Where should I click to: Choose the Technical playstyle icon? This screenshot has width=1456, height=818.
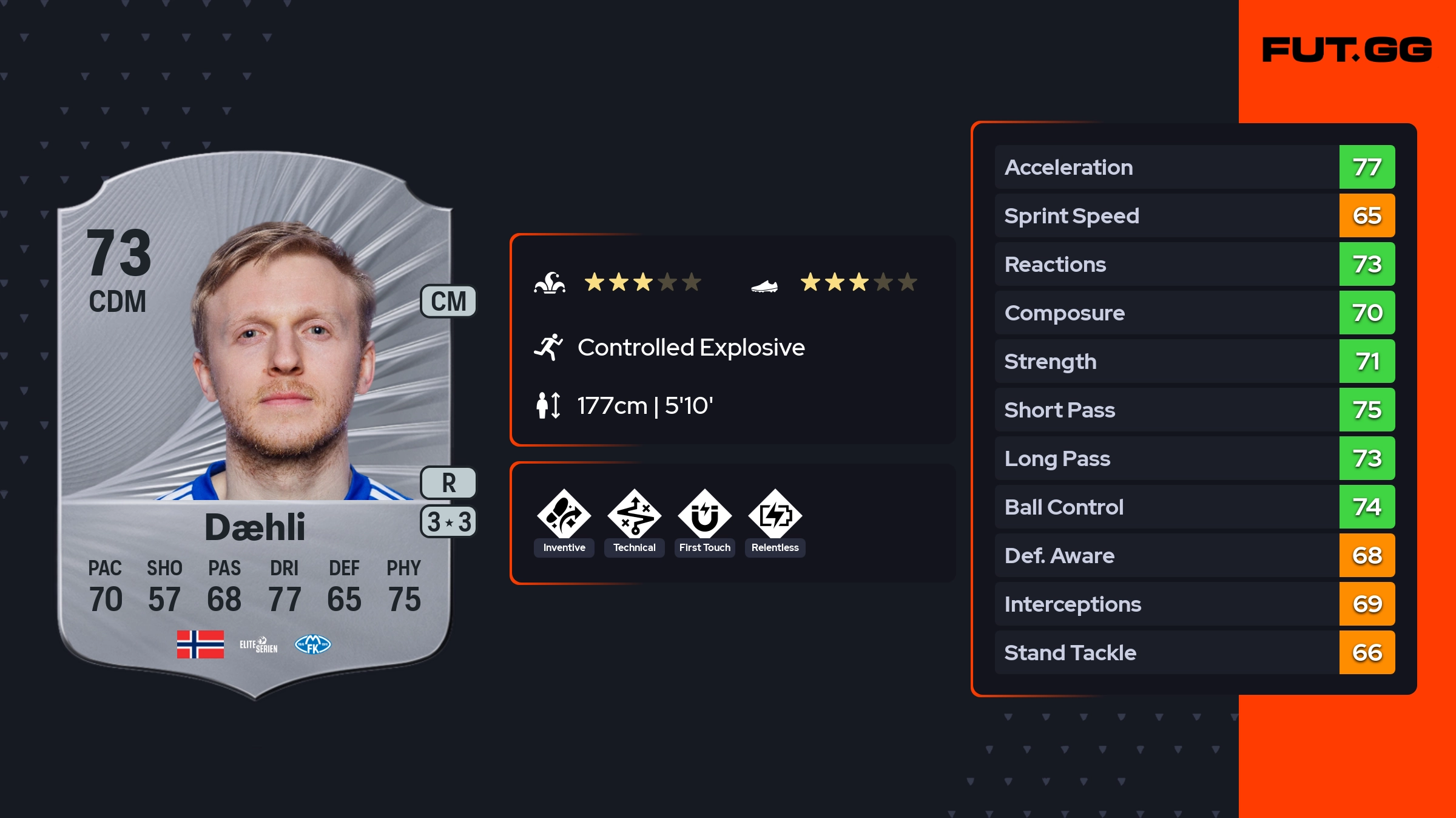click(x=634, y=516)
